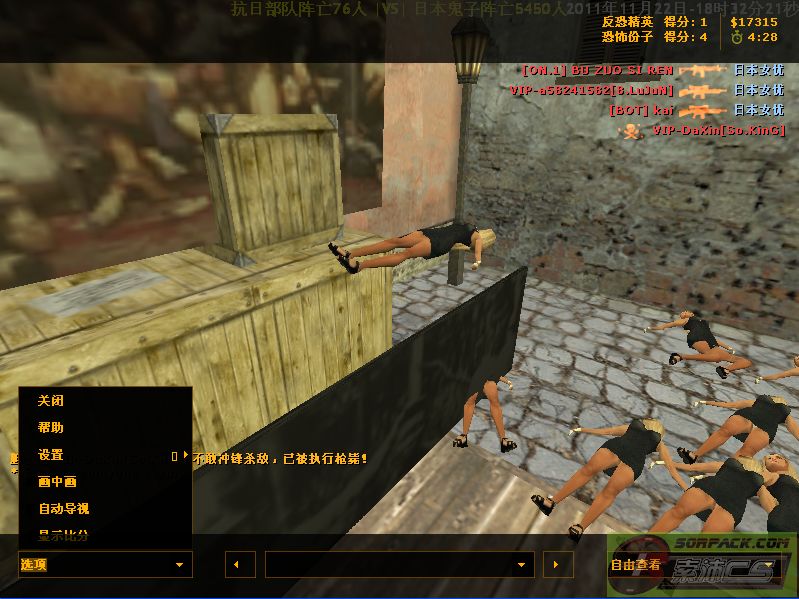This screenshot has width=799, height=599.
Task: Click the 自由查看 free-look view mode button
Action: tap(636, 565)
